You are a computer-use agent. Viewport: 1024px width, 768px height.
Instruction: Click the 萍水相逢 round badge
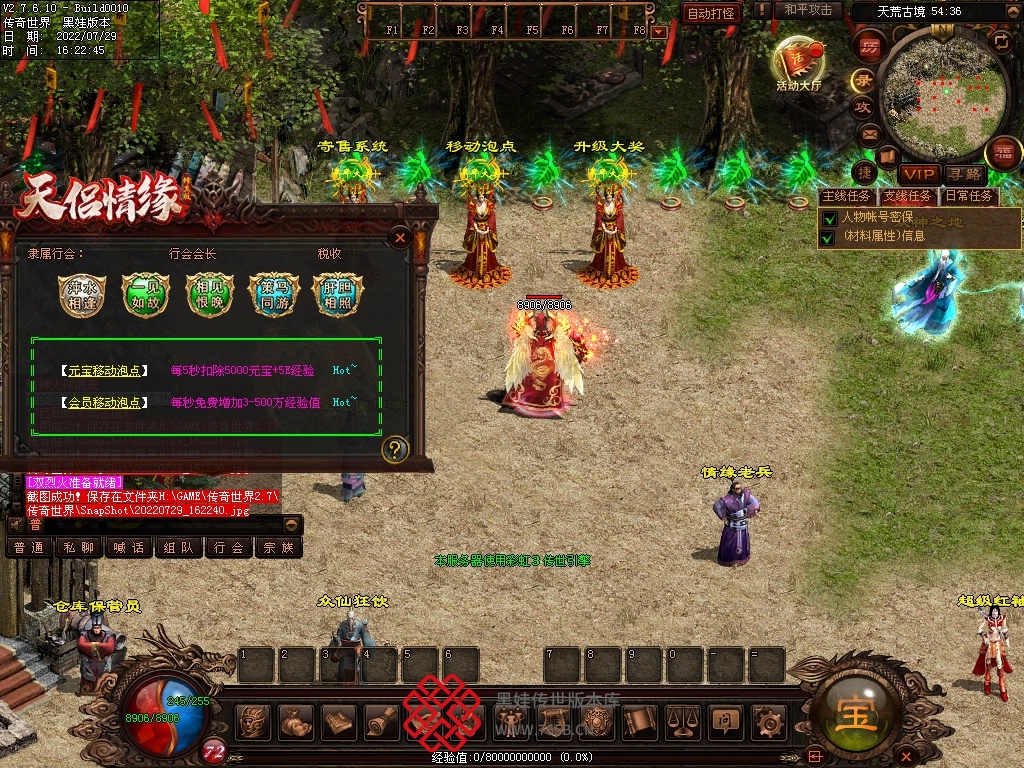click(x=81, y=295)
